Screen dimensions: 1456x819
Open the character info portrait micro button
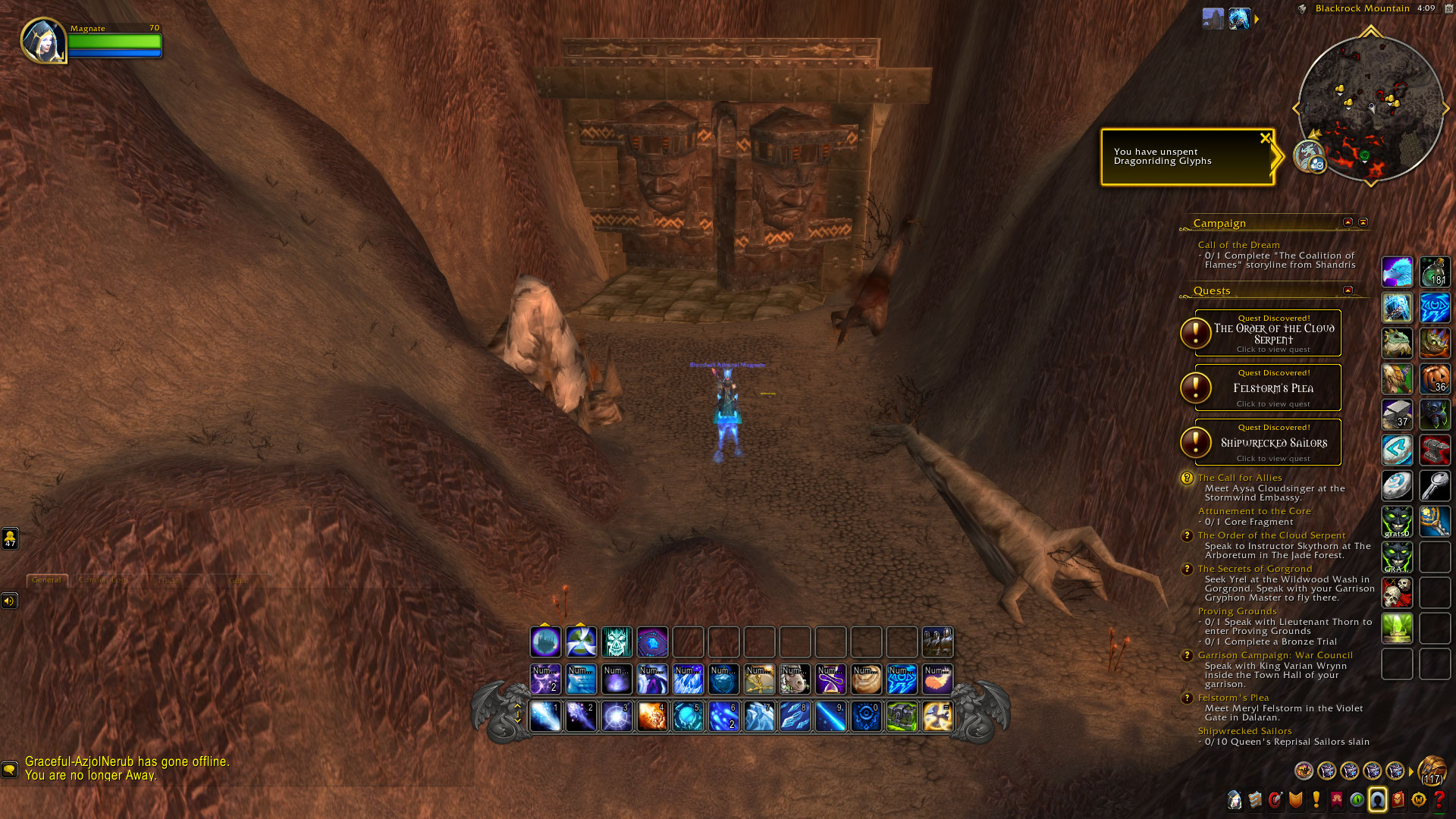coord(1235,800)
